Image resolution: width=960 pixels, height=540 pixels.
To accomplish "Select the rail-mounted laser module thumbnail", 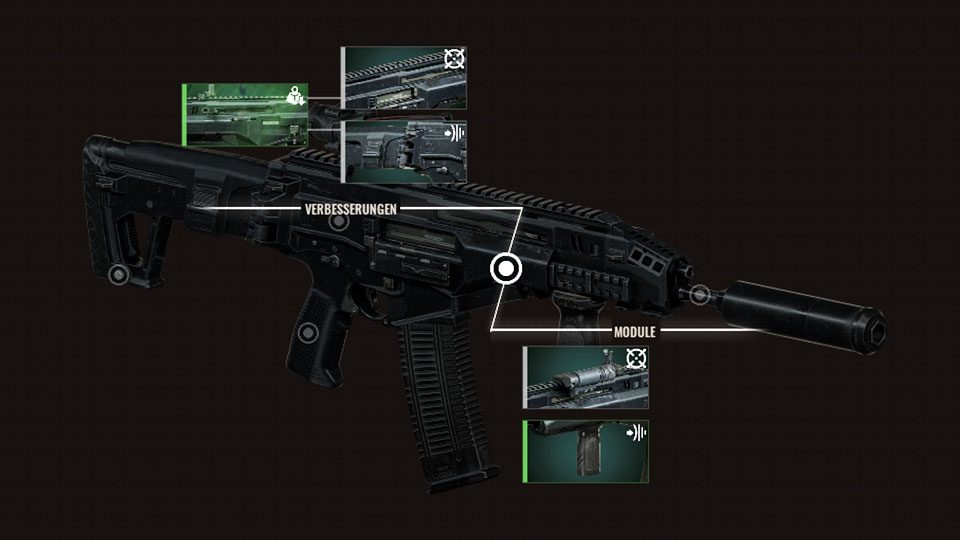I will pyautogui.click(x=586, y=378).
